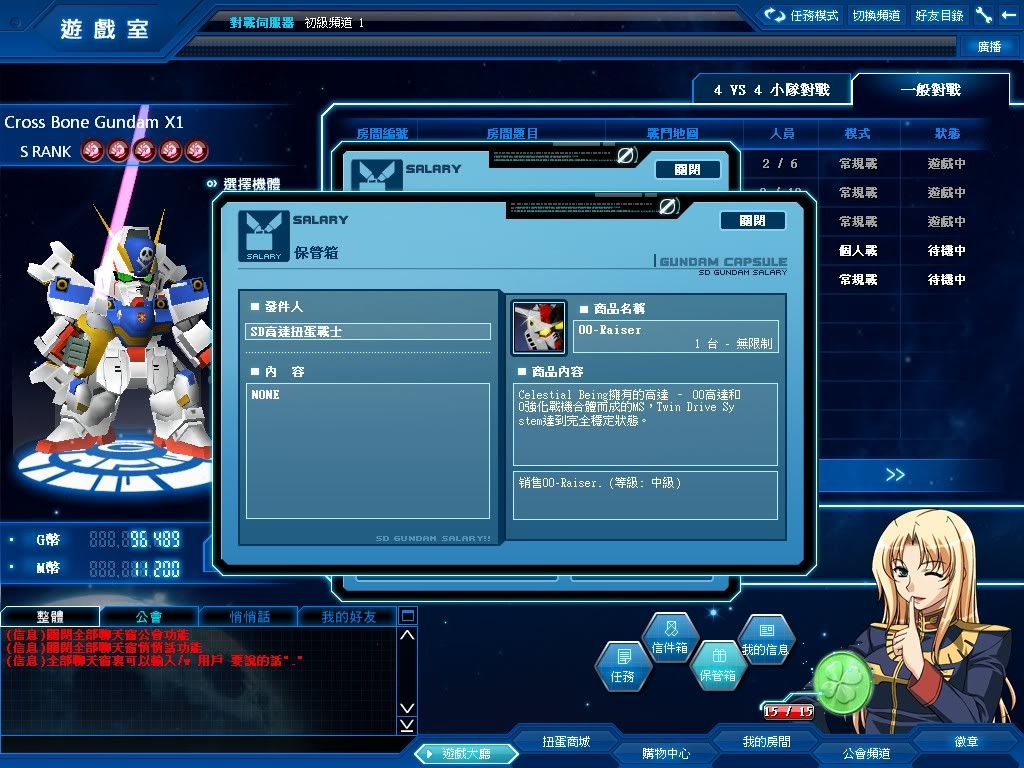Open the 信件箱 mailbox hexagon
The width and height of the screenshot is (1024, 768).
point(669,638)
